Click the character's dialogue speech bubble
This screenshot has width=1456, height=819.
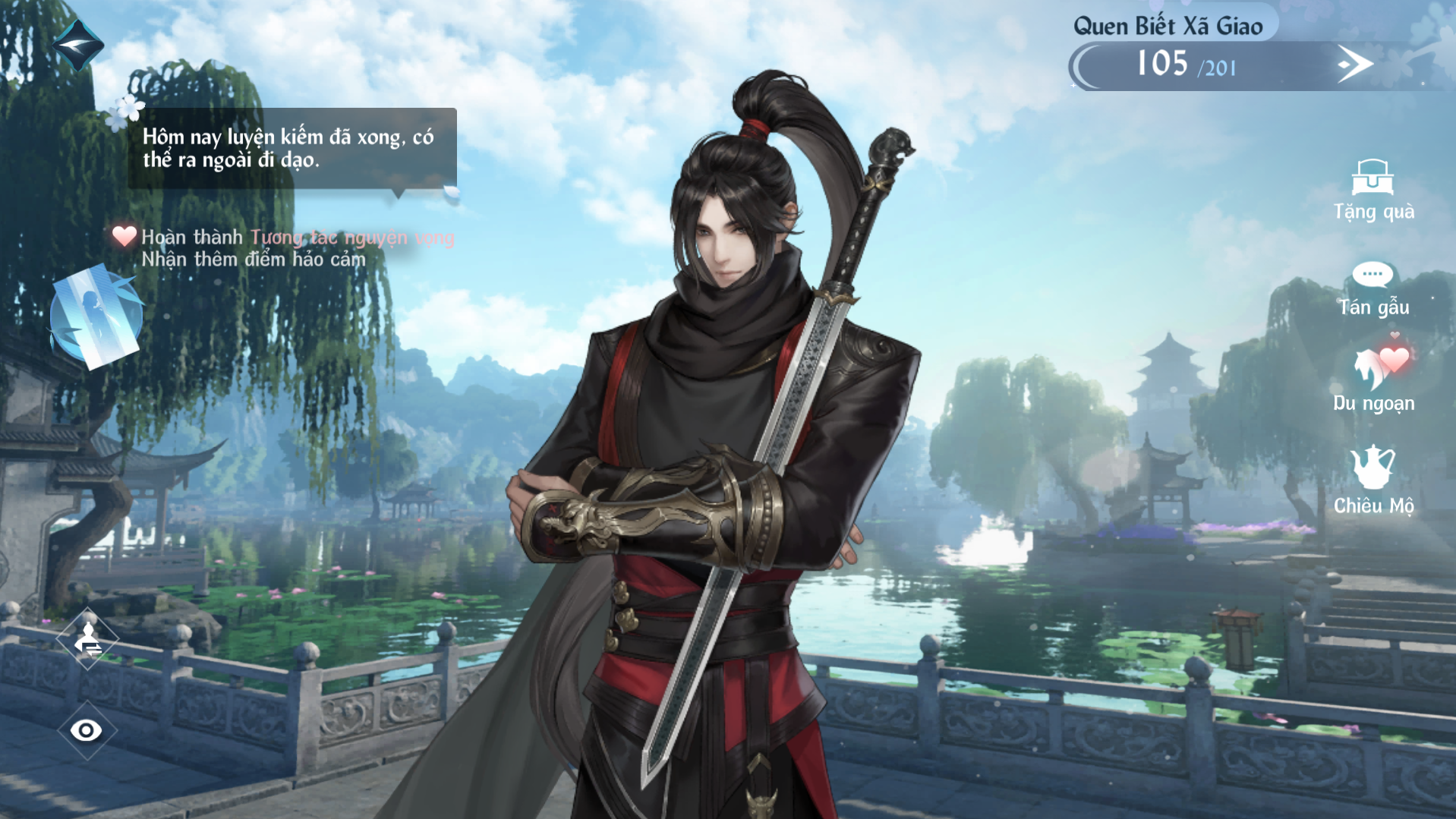[292, 149]
